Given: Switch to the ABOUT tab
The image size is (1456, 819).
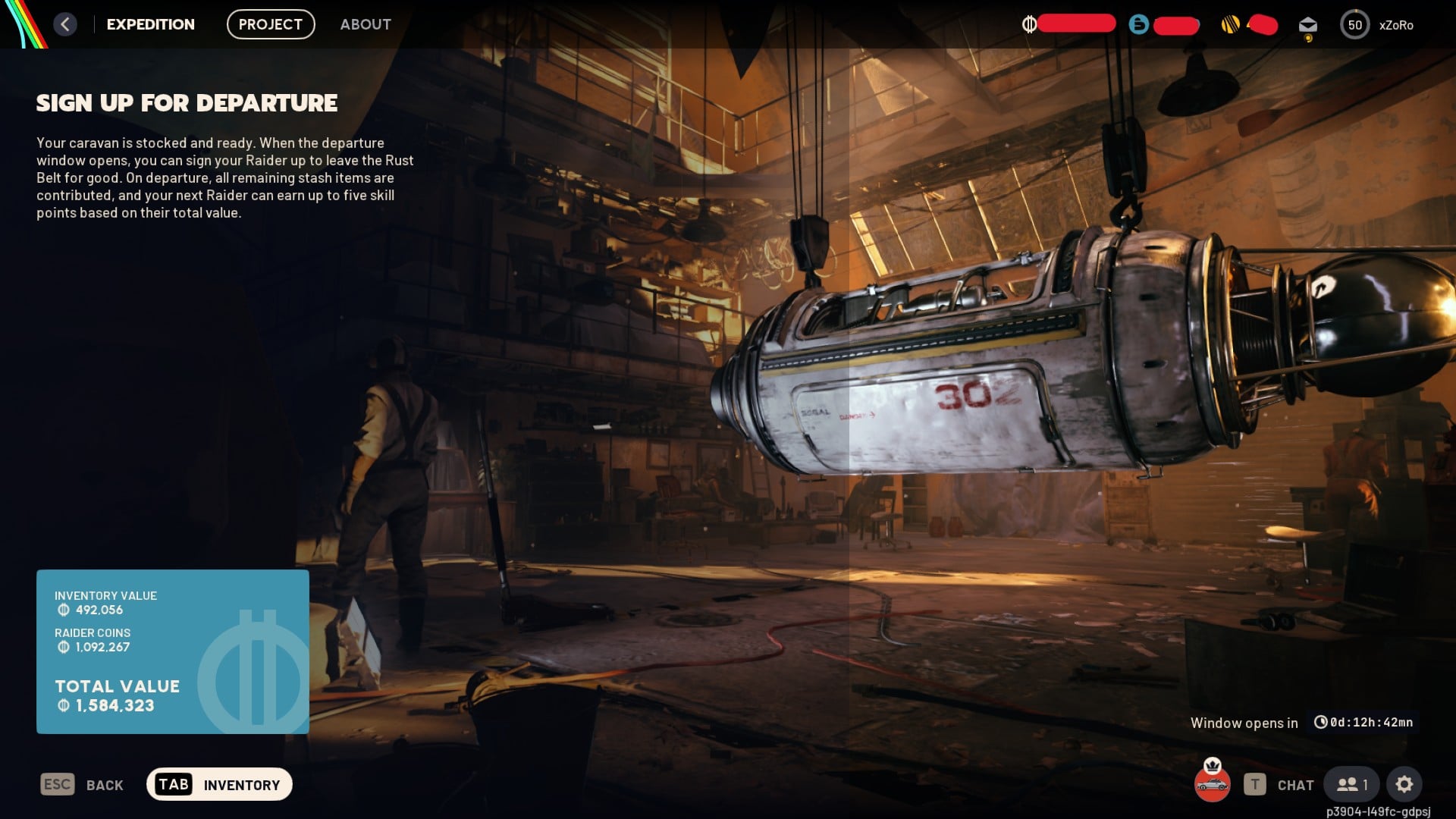Looking at the screenshot, I should 365,24.
